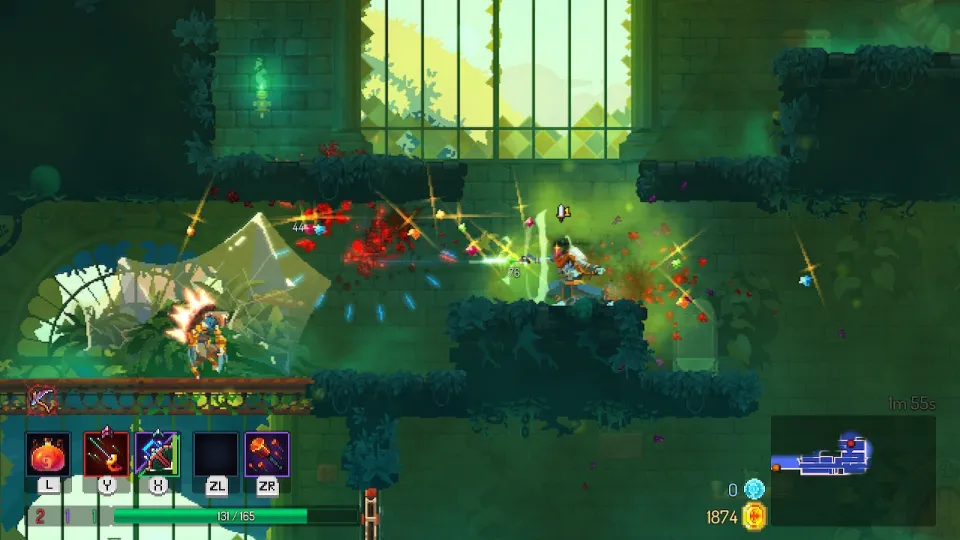Activate the purple grenade skill slot
Viewport: 960px width, 540px height.
tap(267, 454)
